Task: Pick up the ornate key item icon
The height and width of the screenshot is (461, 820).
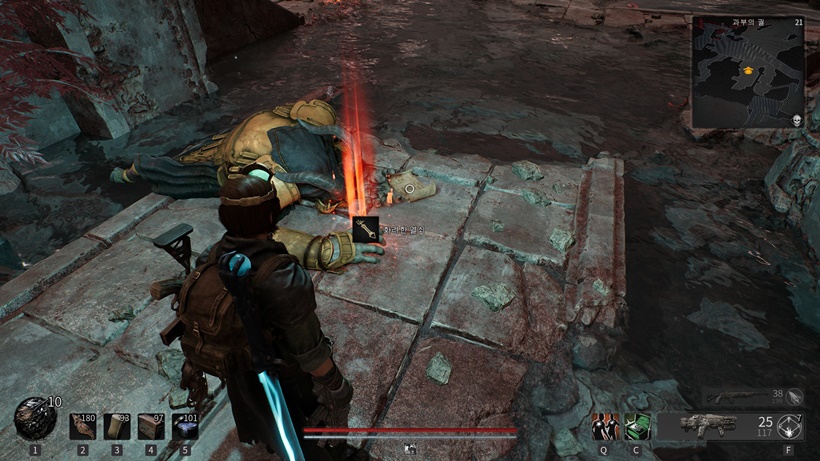Action: tap(366, 229)
